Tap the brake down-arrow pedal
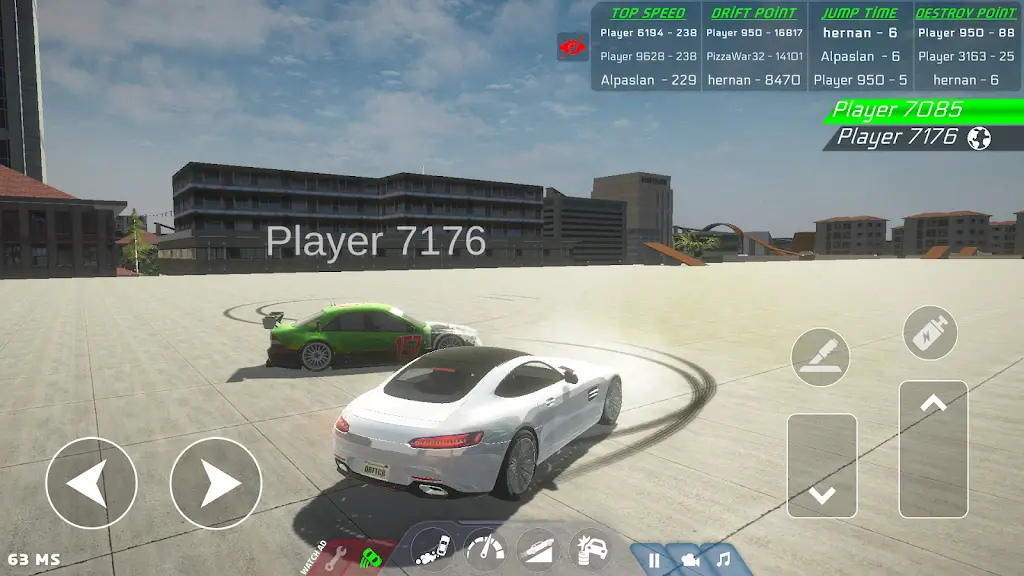This screenshot has height=576, width=1024. (x=822, y=466)
